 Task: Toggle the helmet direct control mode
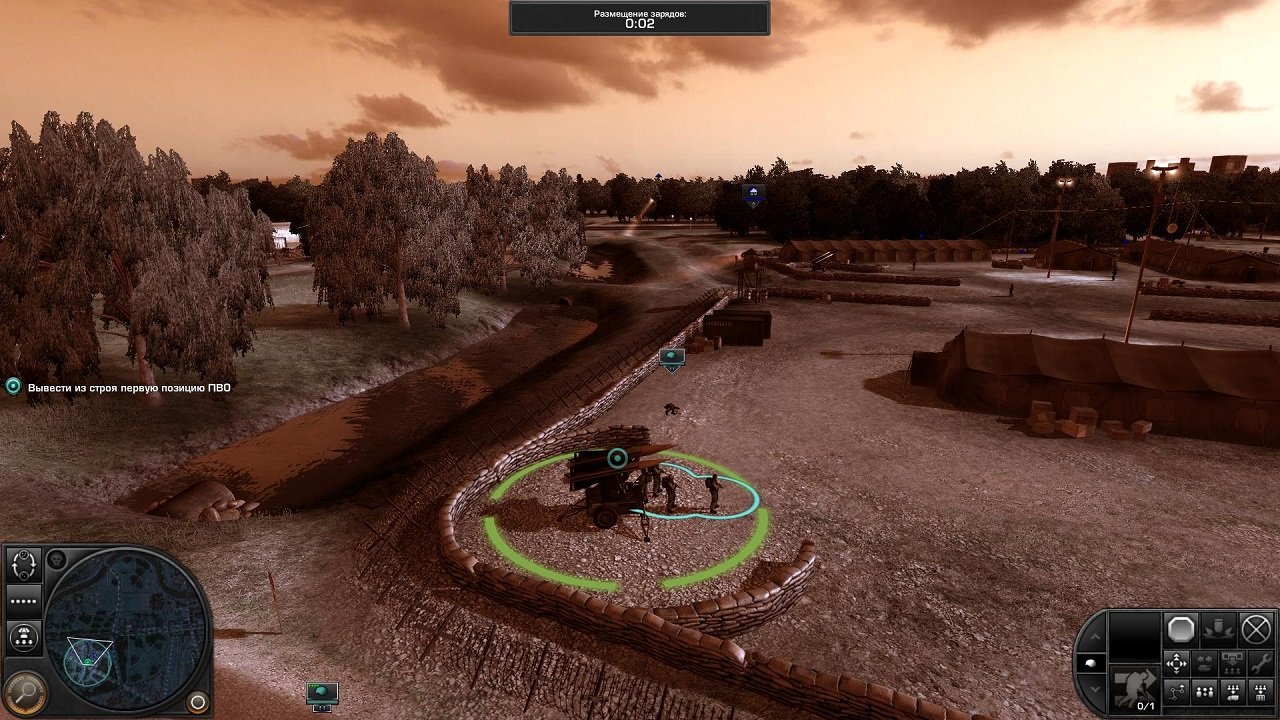1092,663
